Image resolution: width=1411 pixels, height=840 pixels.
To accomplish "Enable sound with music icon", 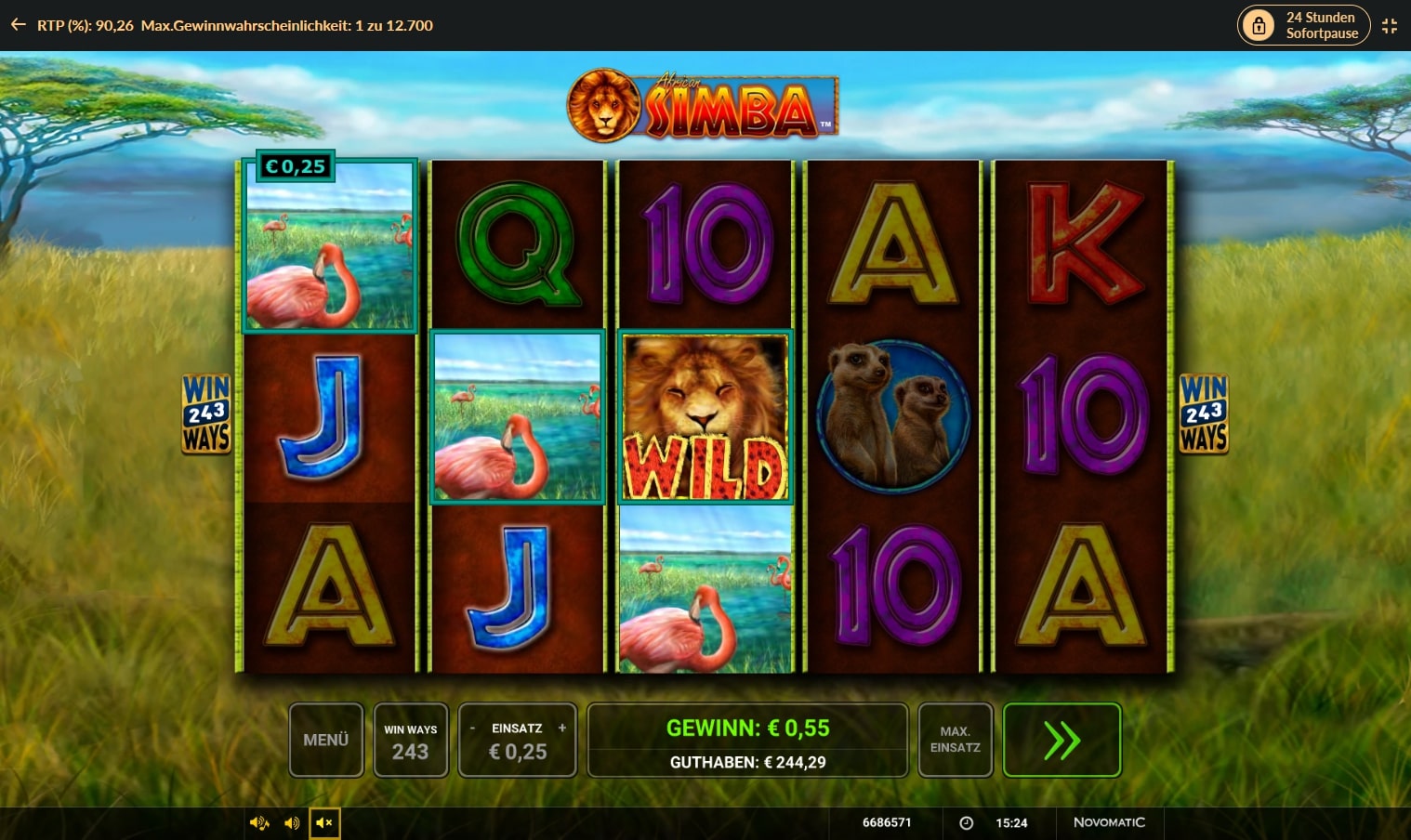I will point(258,823).
